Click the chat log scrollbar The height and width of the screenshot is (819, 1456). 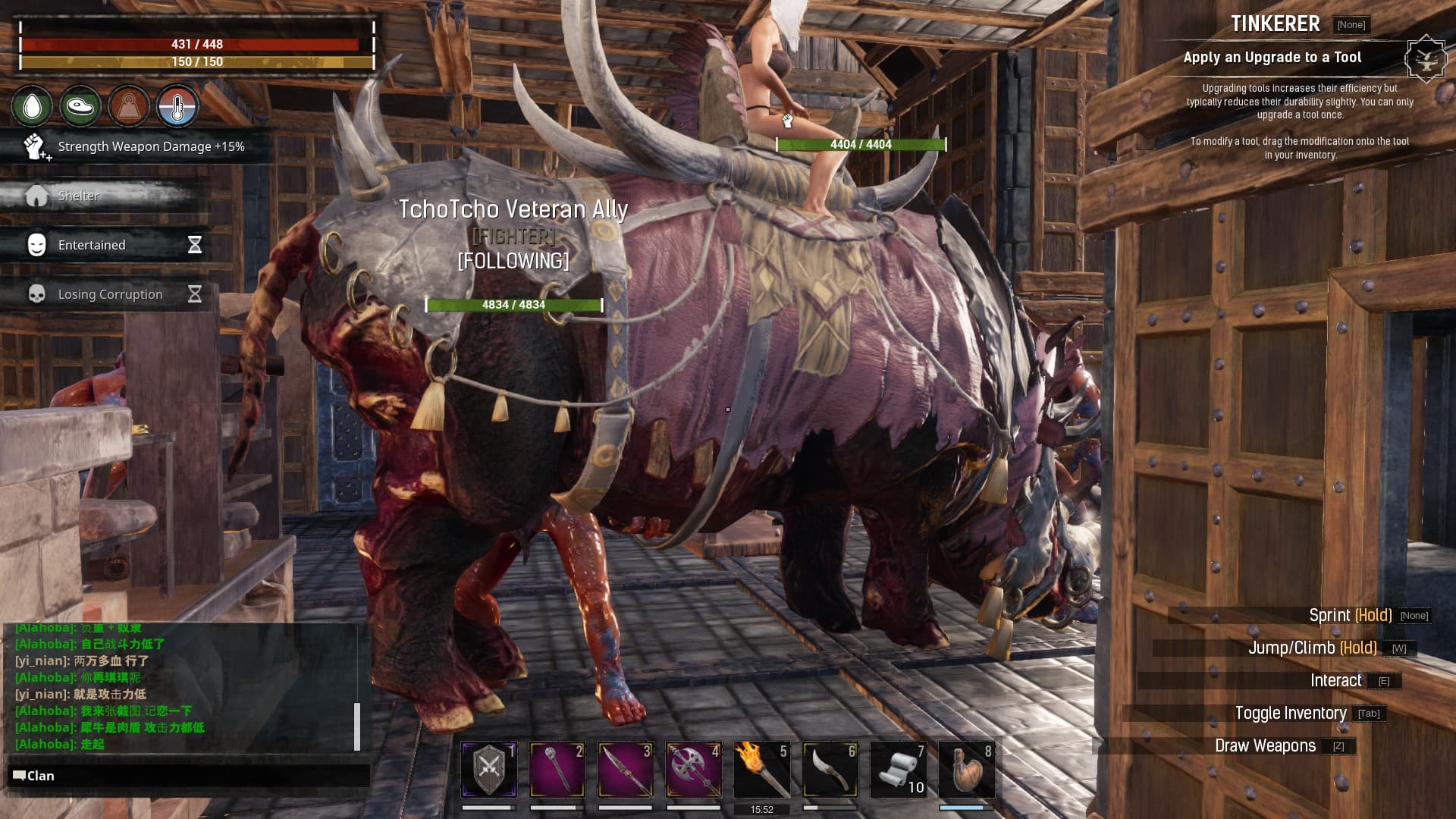357,726
